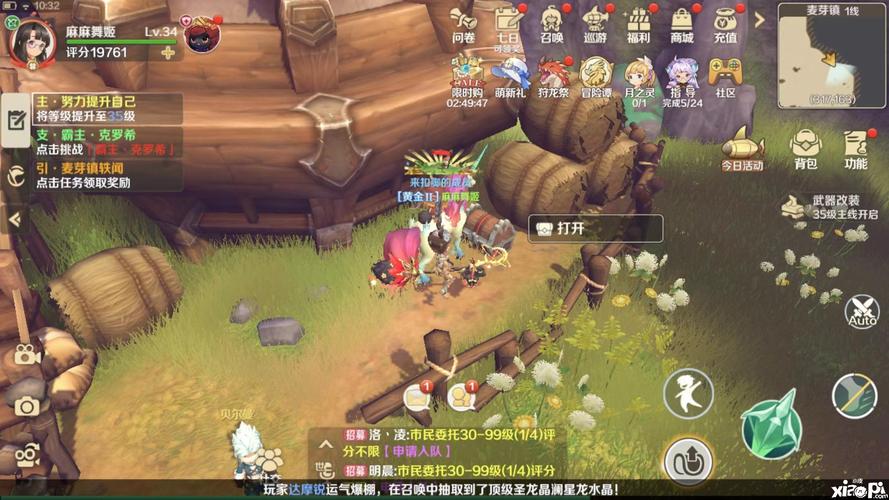Open the 社区 community gamepad icon
Image resolution: width=889 pixels, height=500 pixels.
pyautogui.click(x=725, y=76)
